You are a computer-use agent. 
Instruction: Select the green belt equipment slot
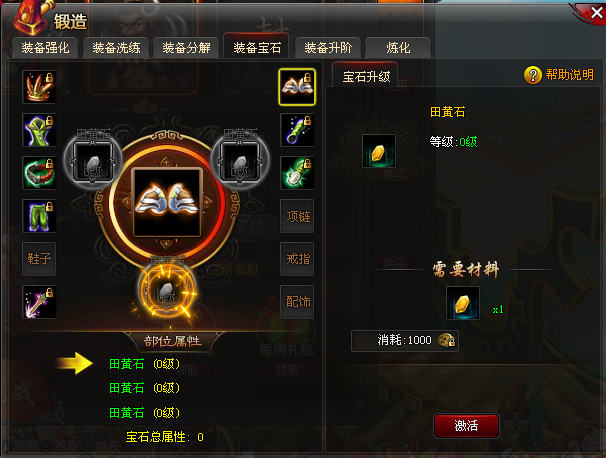(38, 173)
